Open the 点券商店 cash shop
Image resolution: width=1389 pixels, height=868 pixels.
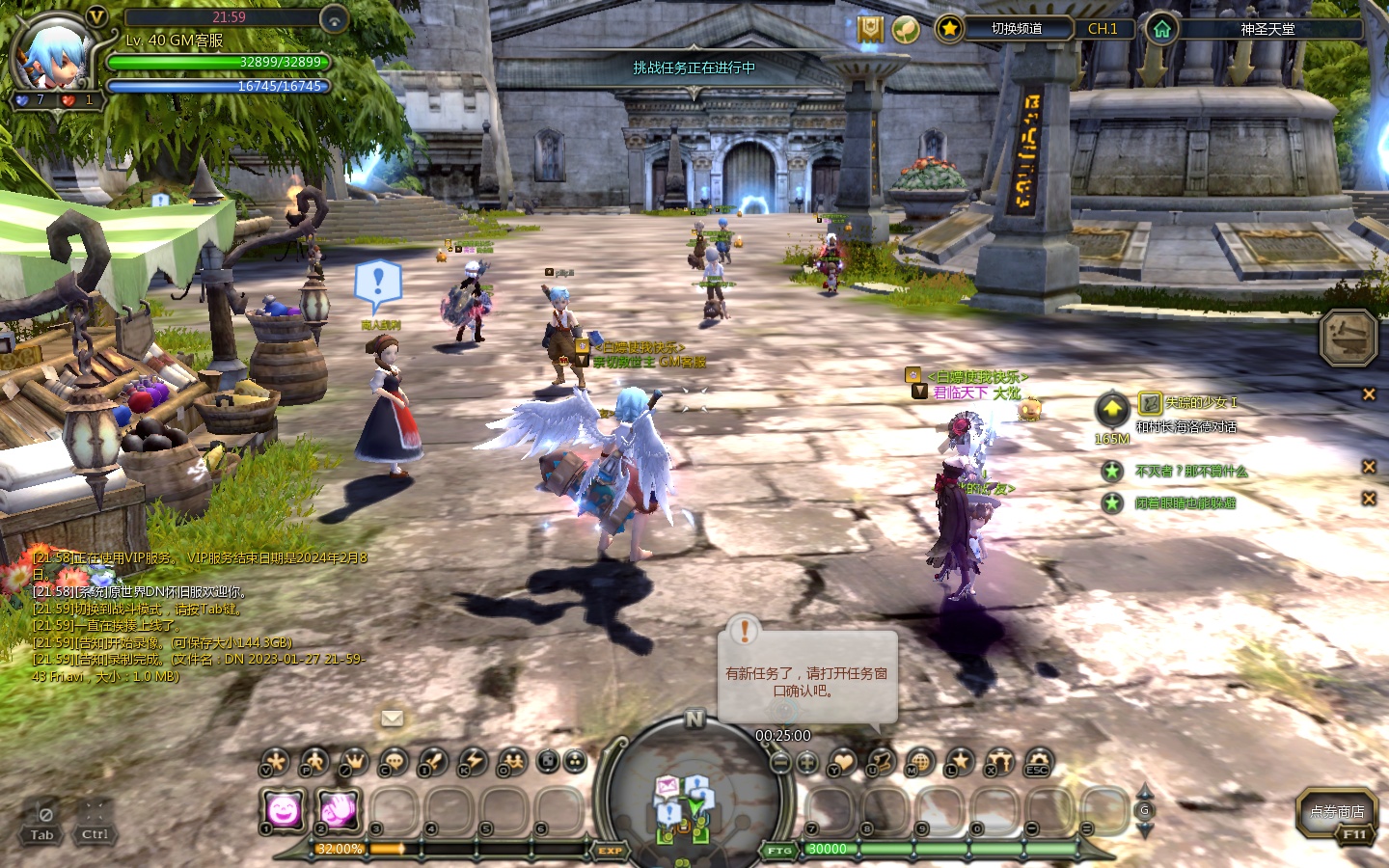point(1337,812)
